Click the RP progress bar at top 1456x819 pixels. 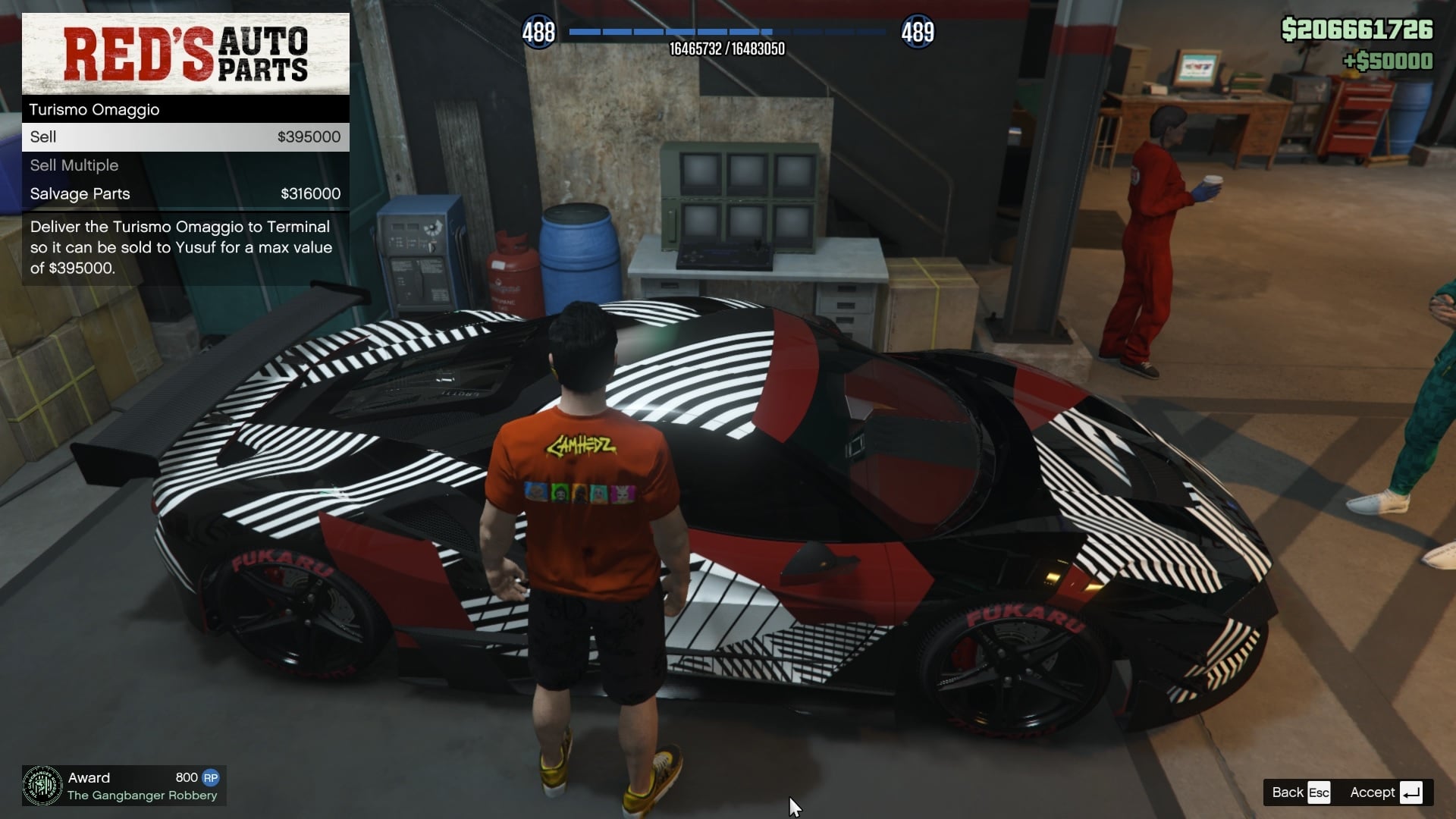pyautogui.click(x=728, y=32)
